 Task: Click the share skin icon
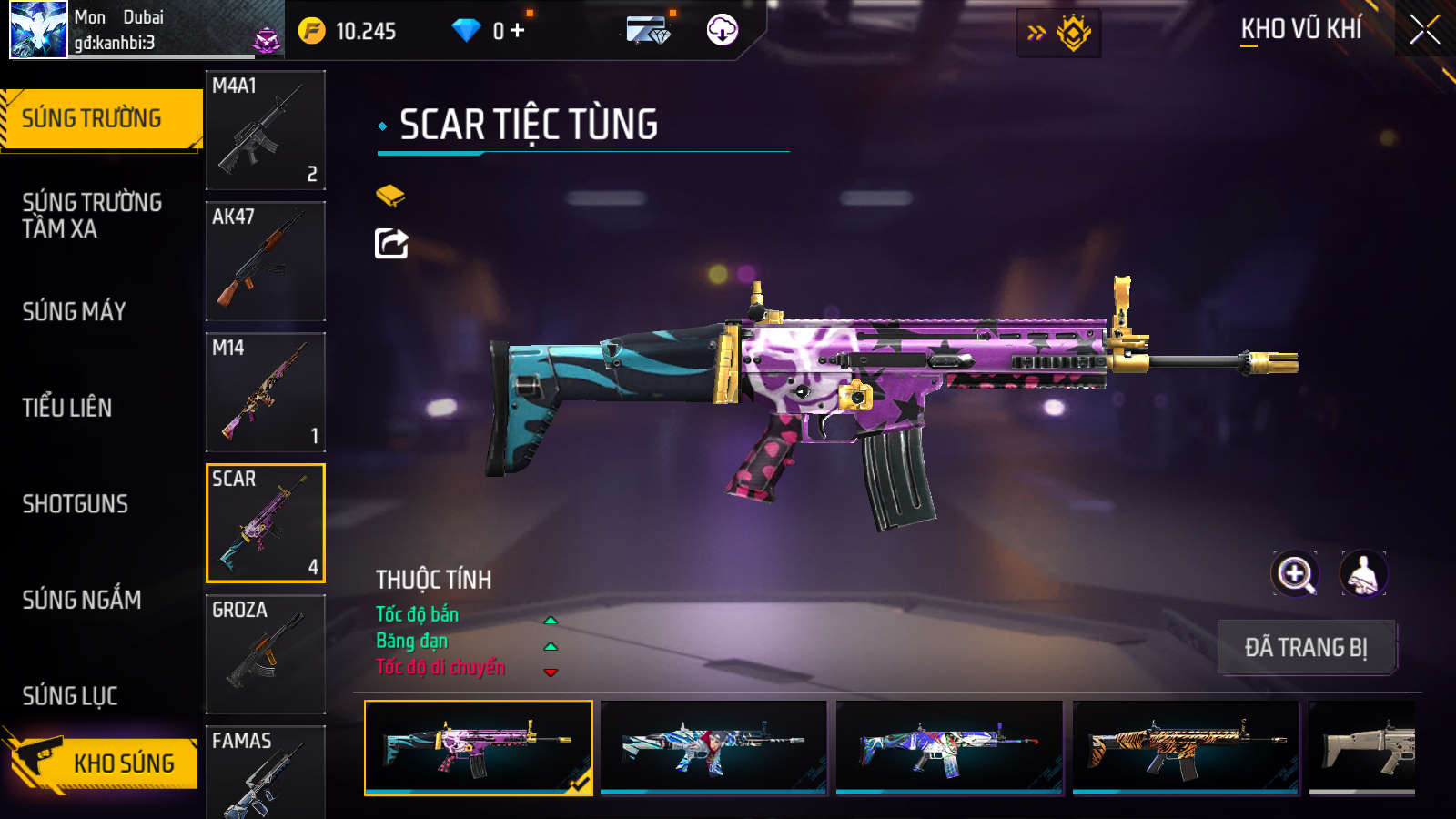[x=391, y=244]
